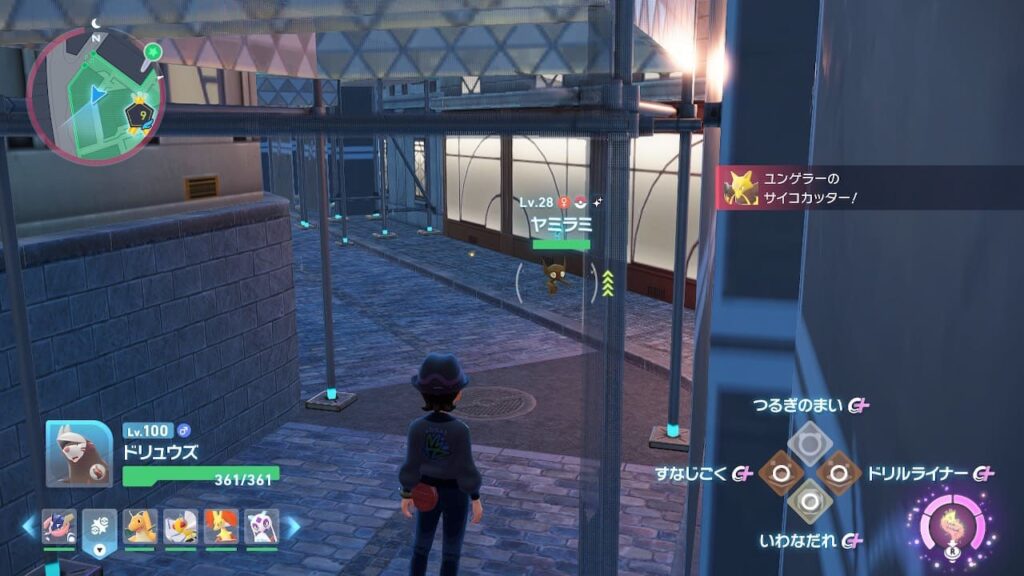Switch to the white-and-purple Pokémon party slot
This screenshot has height=576, width=1024.
tap(261, 526)
